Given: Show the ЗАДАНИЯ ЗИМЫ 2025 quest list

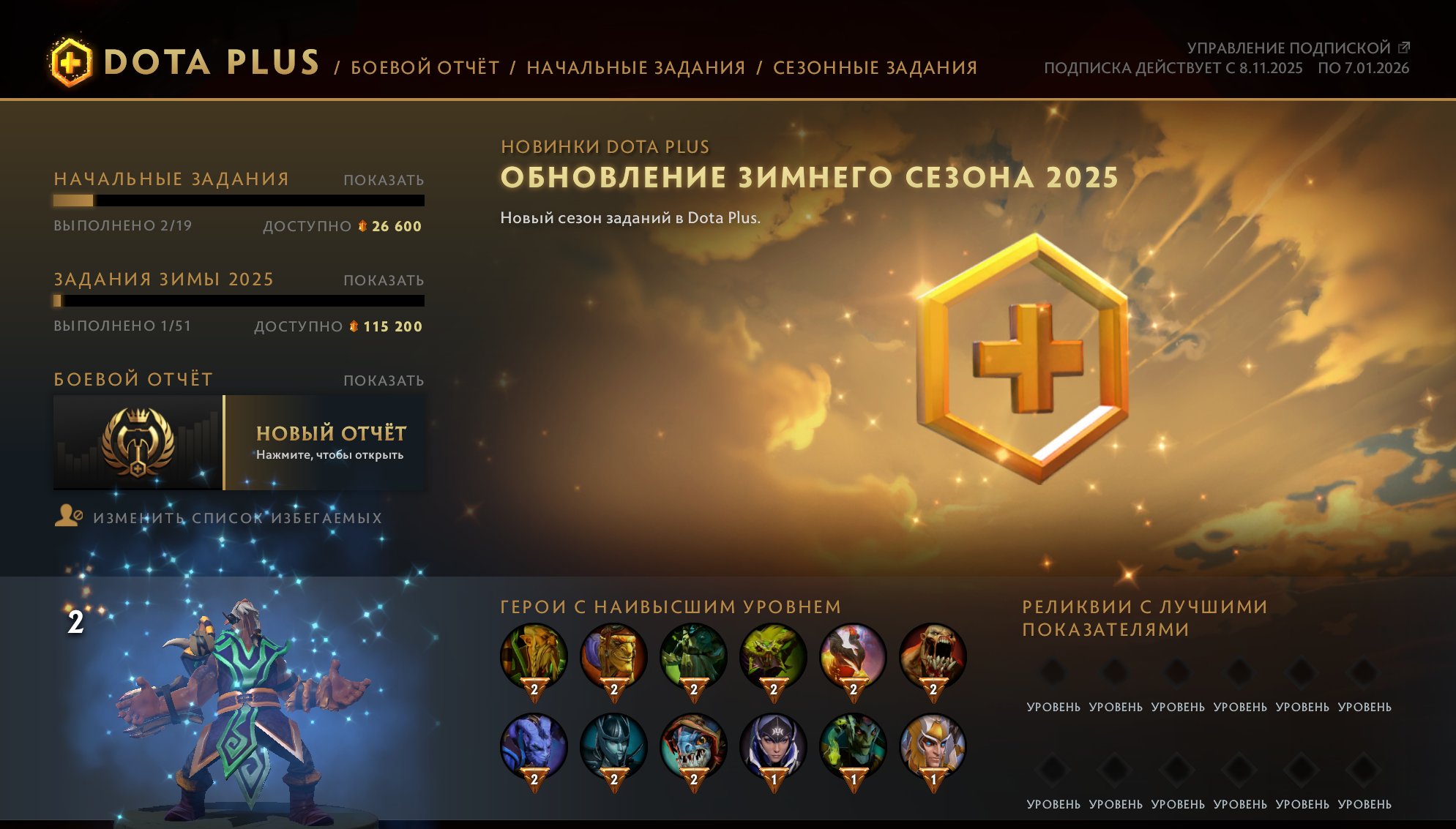Looking at the screenshot, I should click(x=384, y=279).
